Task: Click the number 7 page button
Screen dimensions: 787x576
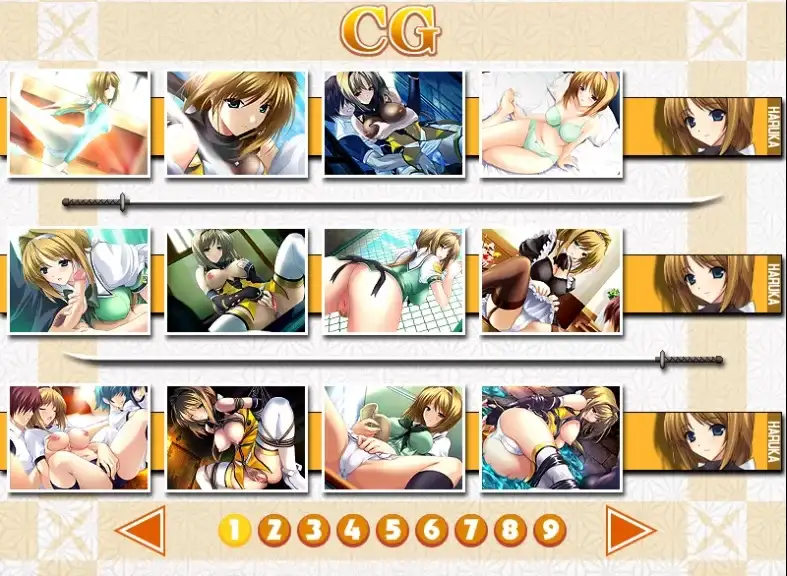Action: tap(470, 530)
